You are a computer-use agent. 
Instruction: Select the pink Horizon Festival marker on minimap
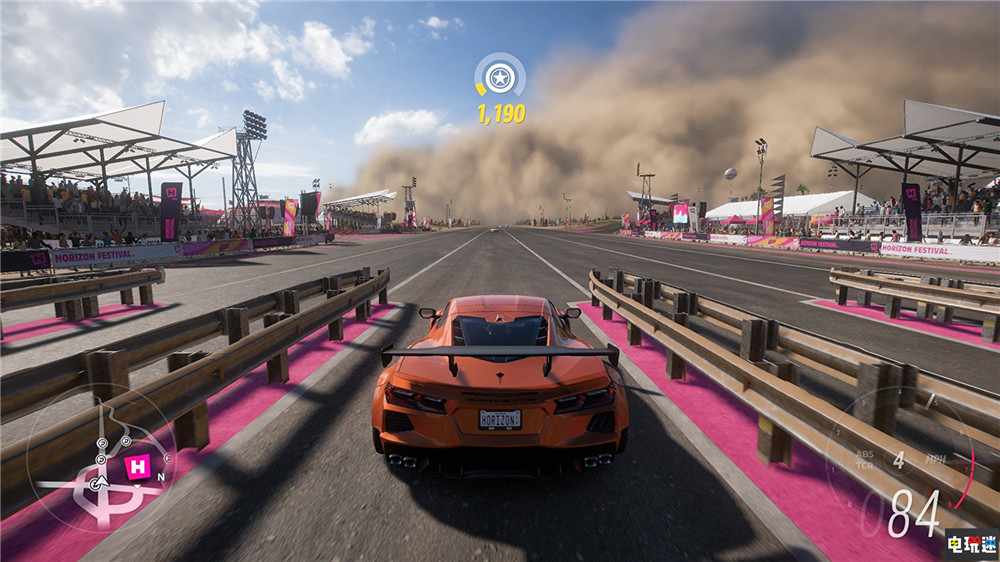[137, 465]
